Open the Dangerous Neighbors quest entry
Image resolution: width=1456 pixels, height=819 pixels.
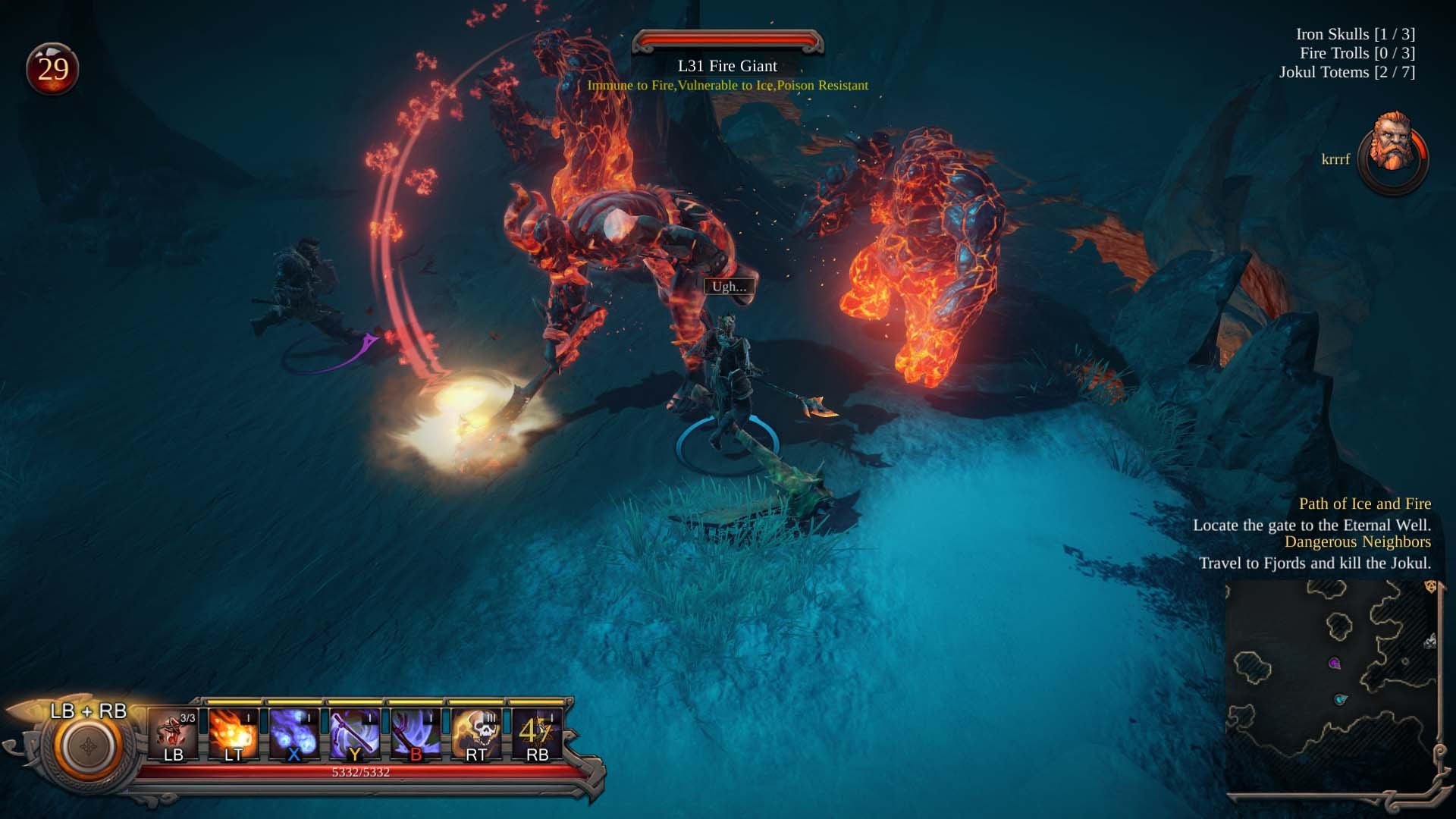point(1357,542)
